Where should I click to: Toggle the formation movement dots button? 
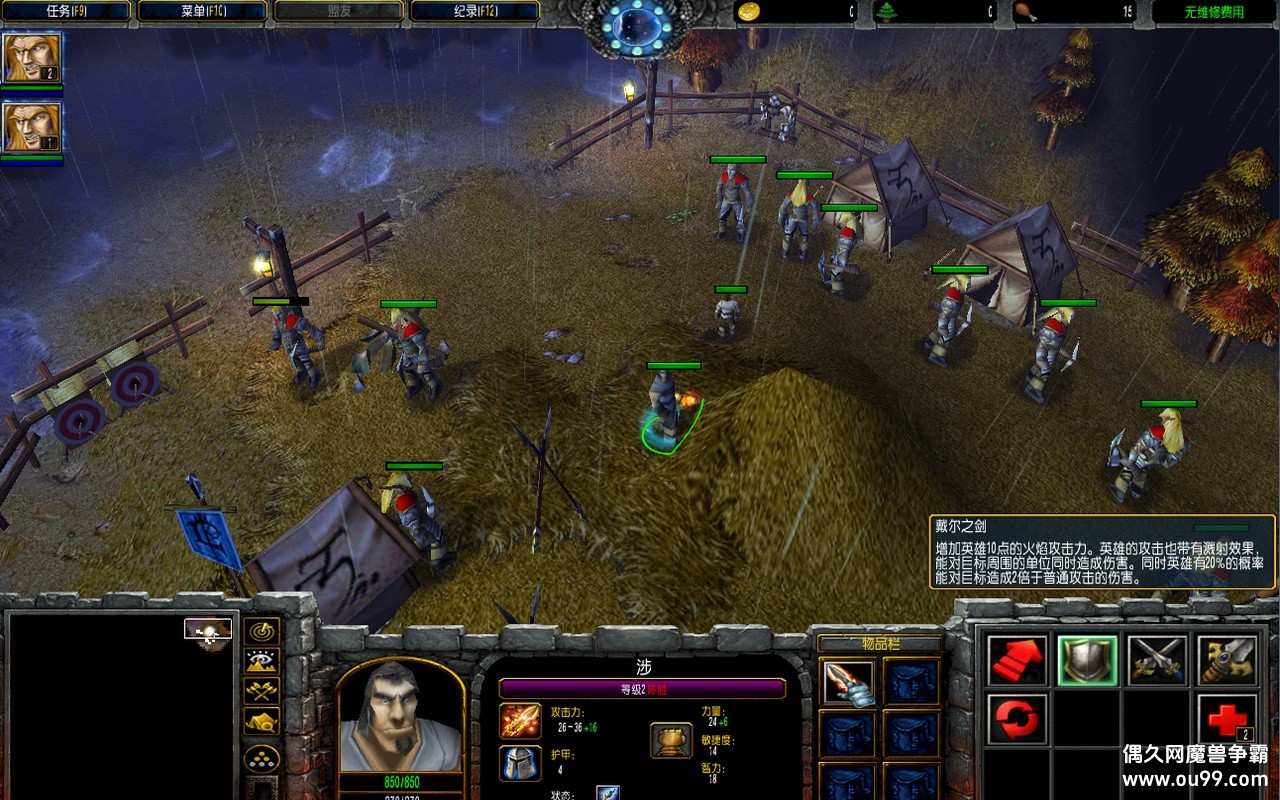262,759
